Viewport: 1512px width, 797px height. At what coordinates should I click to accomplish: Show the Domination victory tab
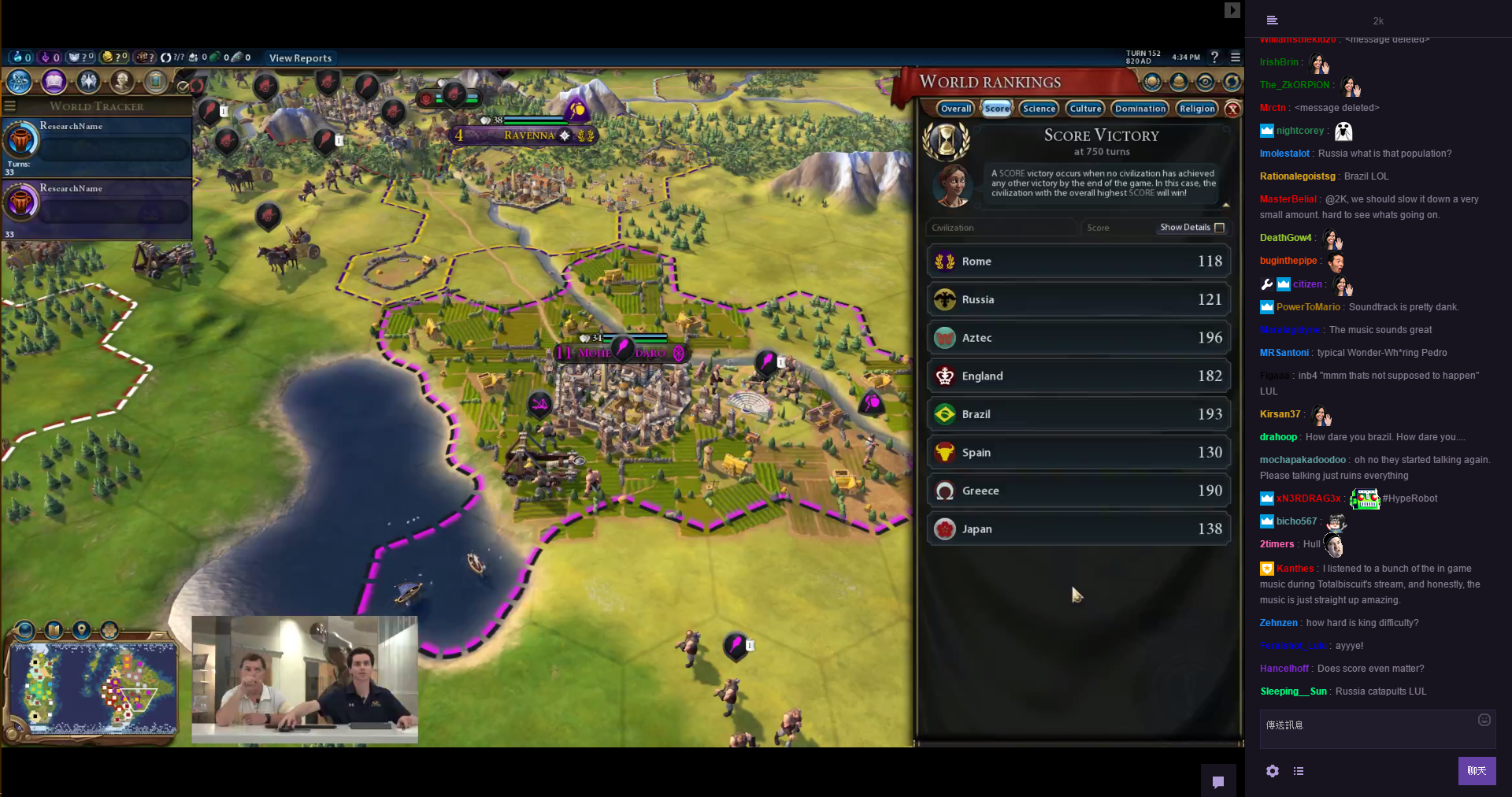click(x=1140, y=109)
